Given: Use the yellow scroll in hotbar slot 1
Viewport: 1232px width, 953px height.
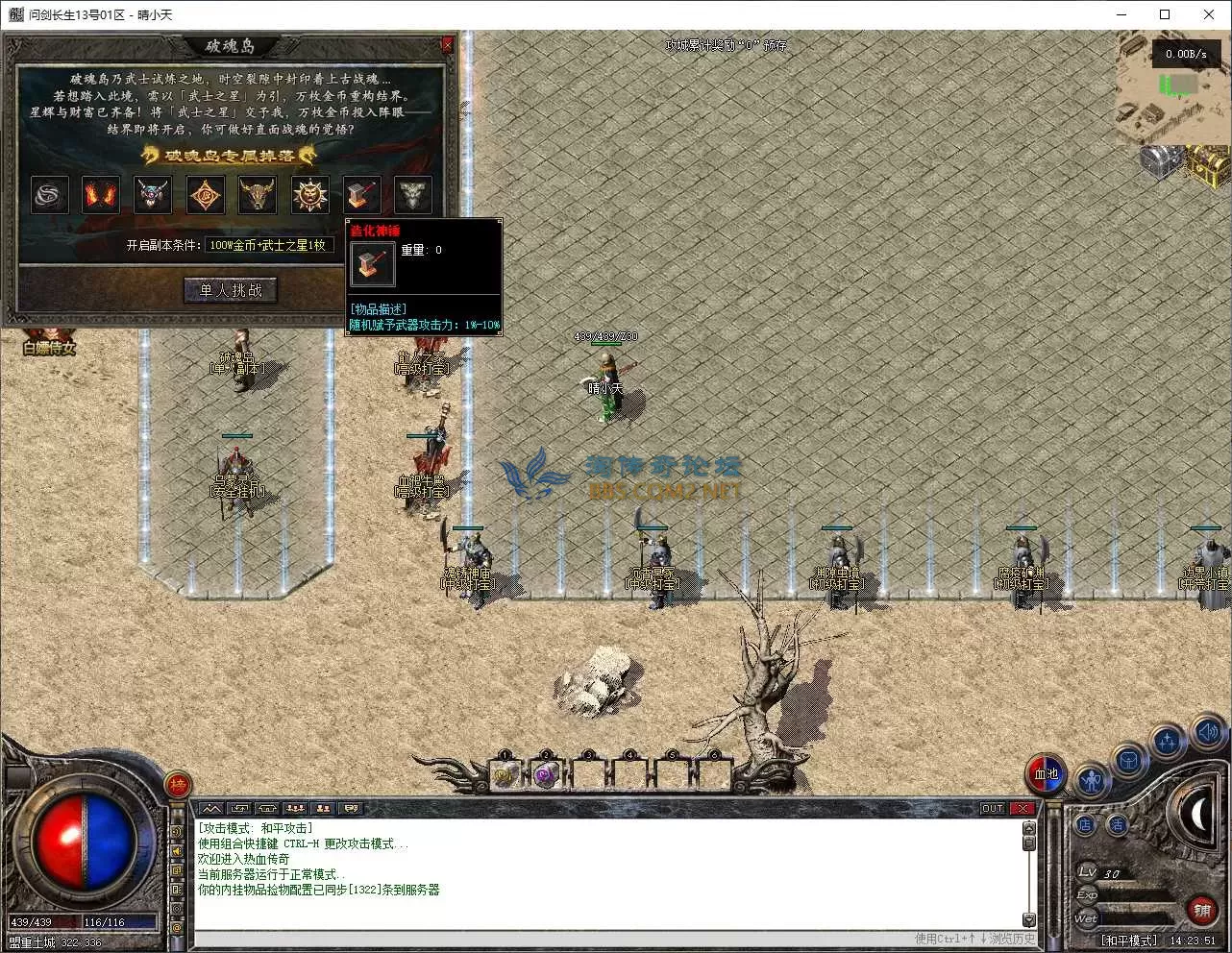Looking at the screenshot, I should coord(505,774).
